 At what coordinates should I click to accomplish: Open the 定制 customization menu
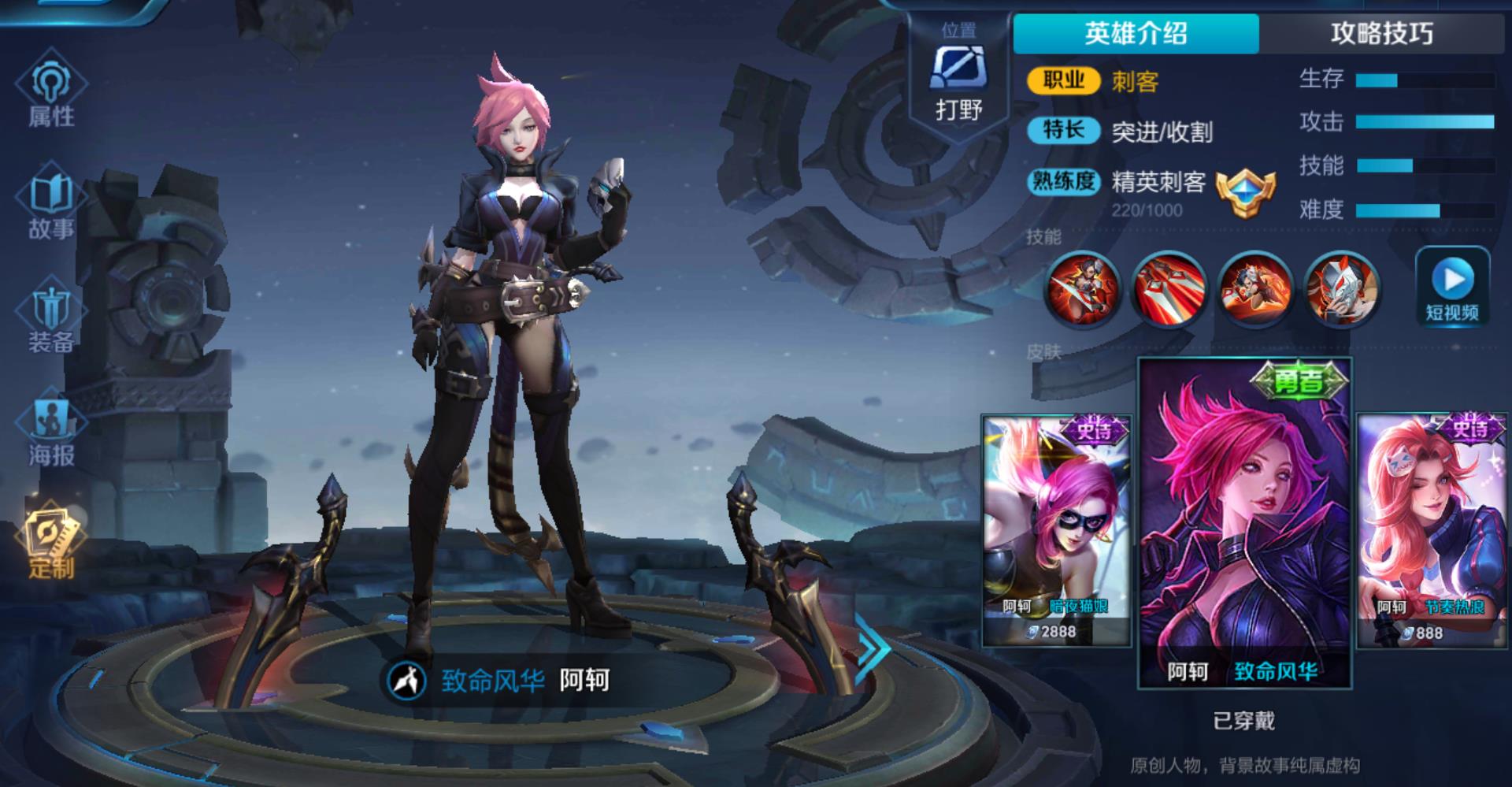point(51,544)
